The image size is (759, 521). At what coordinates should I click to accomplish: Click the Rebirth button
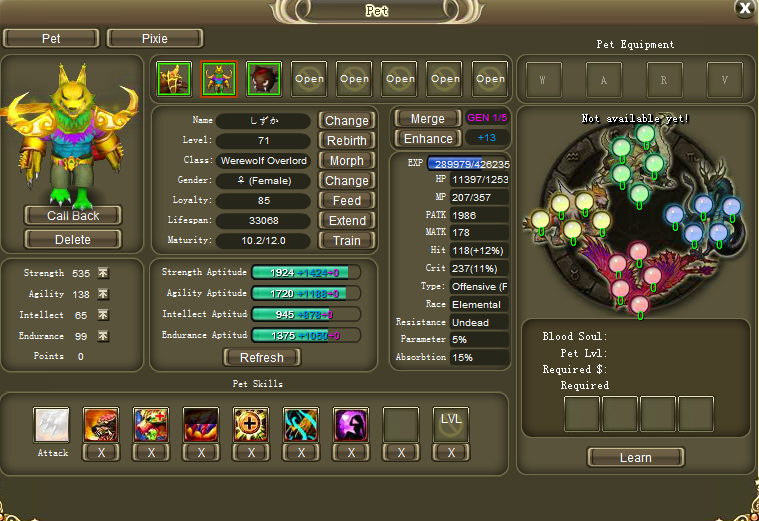pyautogui.click(x=347, y=141)
